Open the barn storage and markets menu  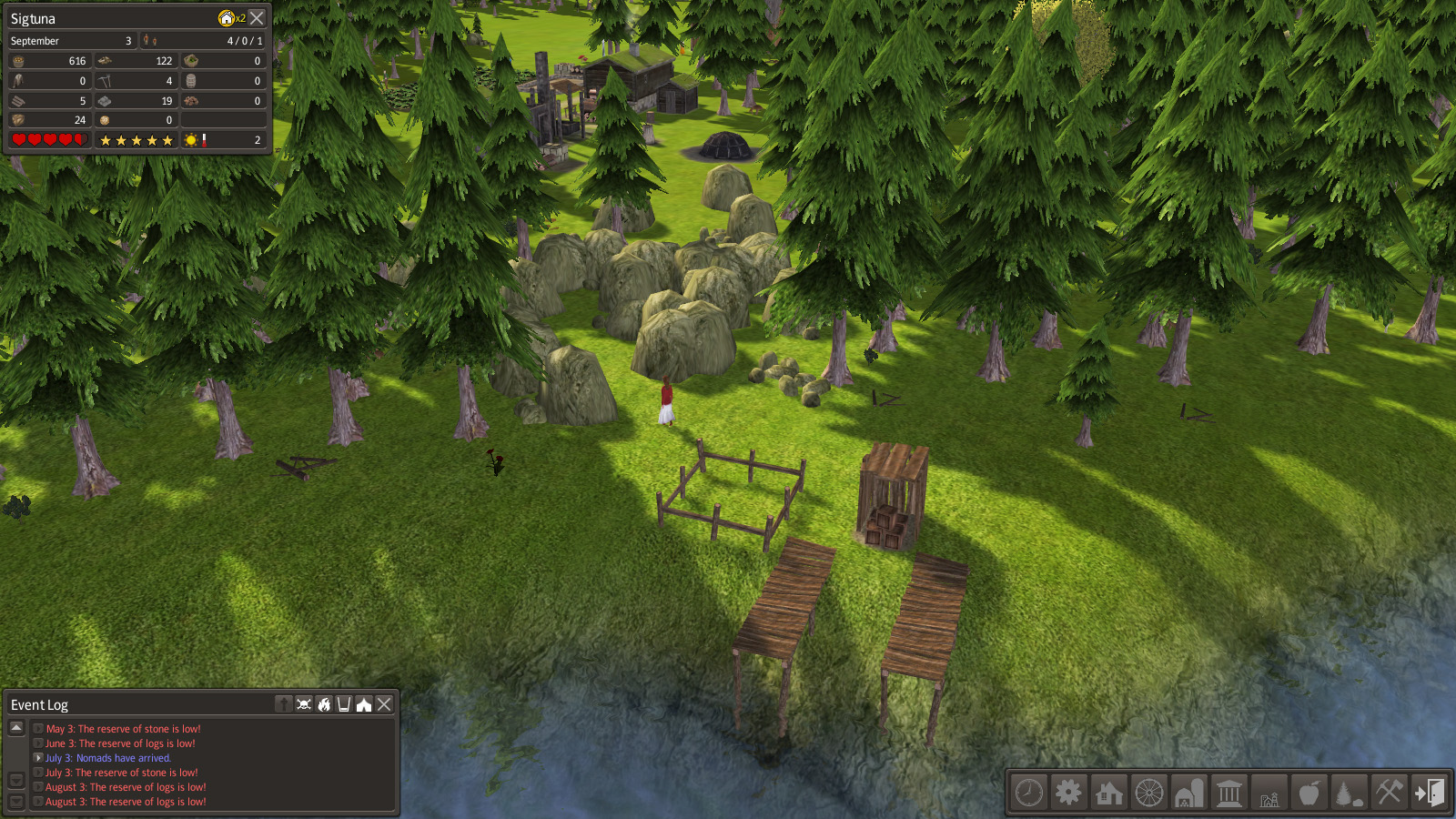(1189, 793)
